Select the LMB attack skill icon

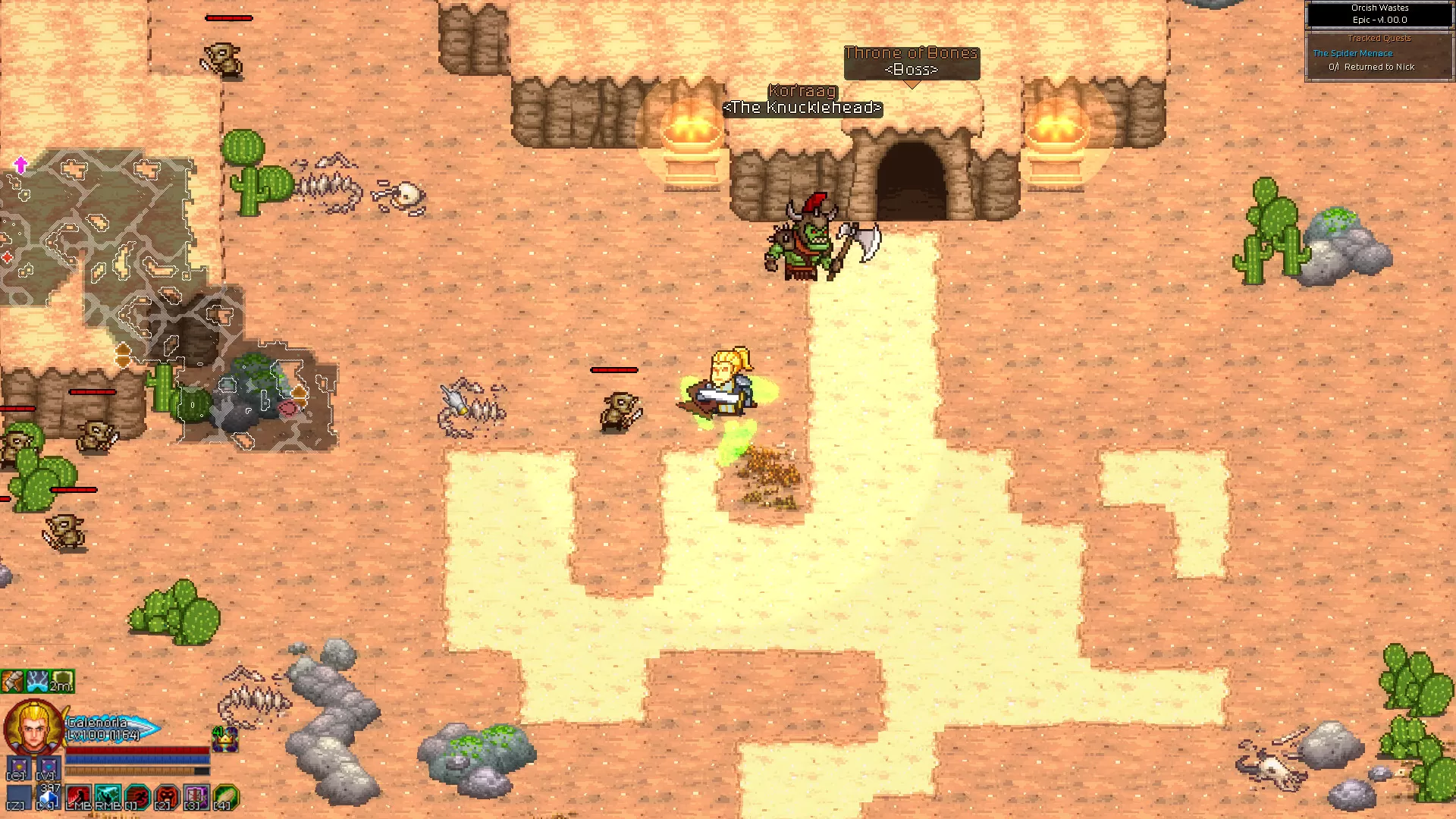tap(78, 795)
